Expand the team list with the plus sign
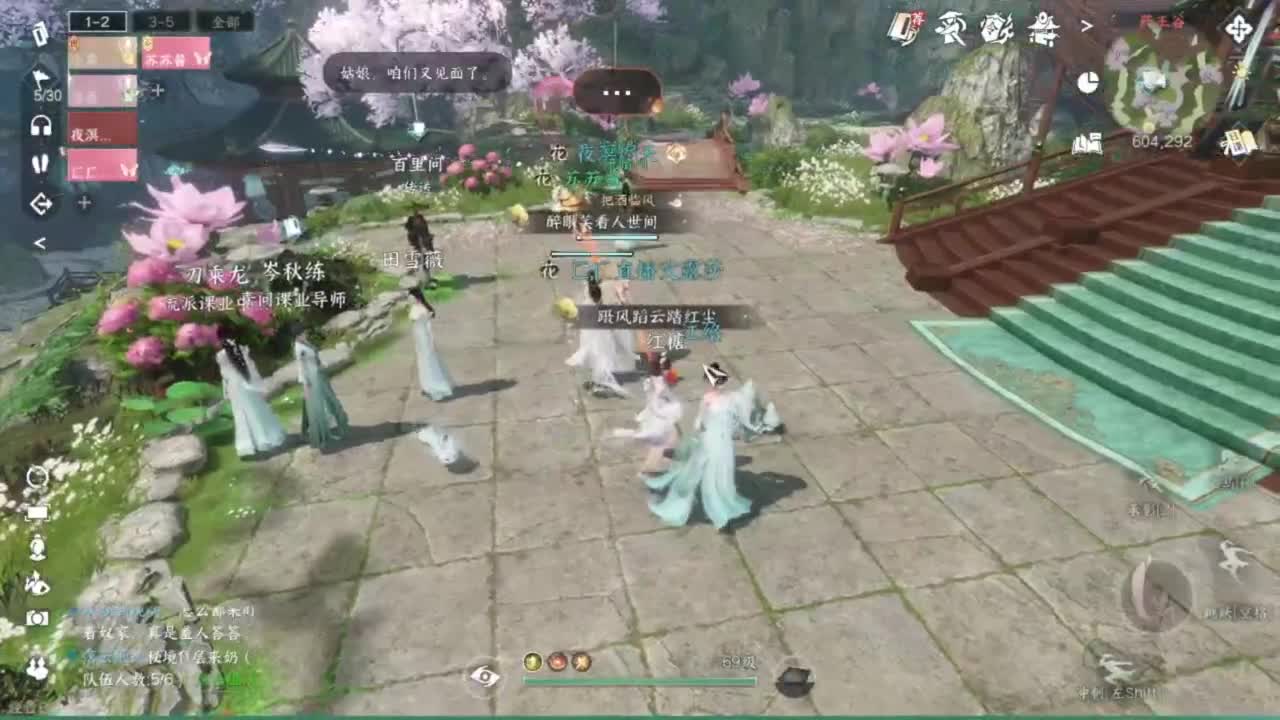The image size is (1280, 720). tap(158, 90)
